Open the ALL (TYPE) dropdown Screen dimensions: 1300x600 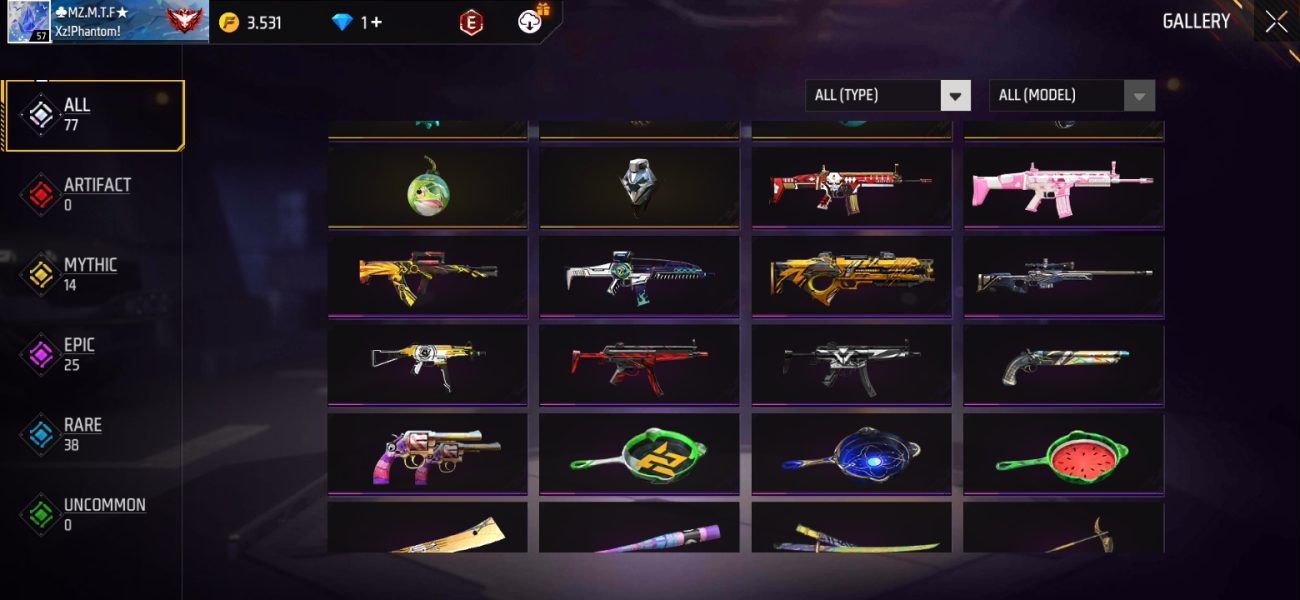coord(887,95)
